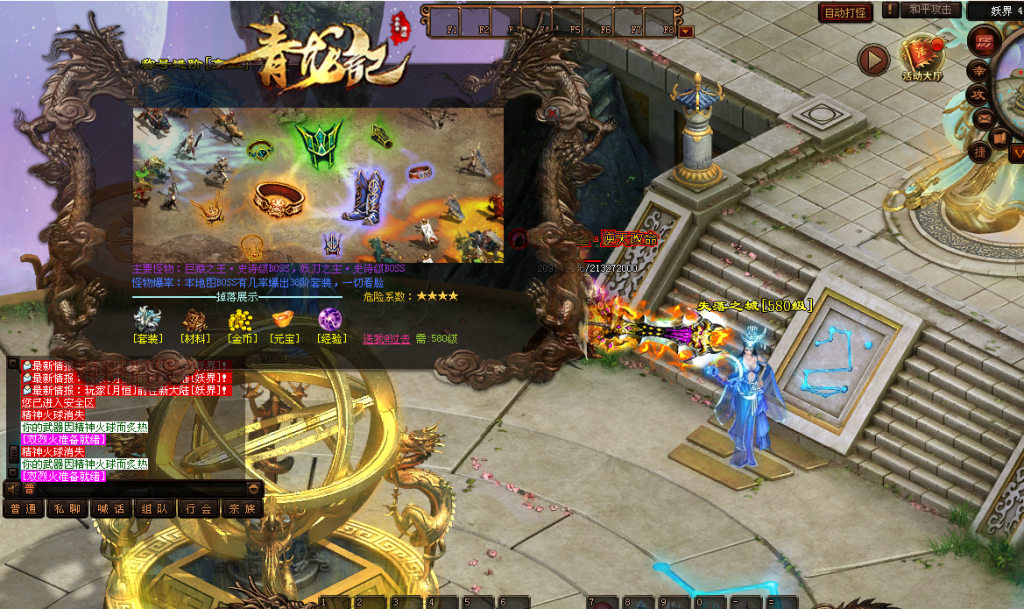Image resolution: width=1024 pixels, height=609 pixels.
Task: Expand the top hotkey bar dropdown arrow
Action: tap(685, 31)
